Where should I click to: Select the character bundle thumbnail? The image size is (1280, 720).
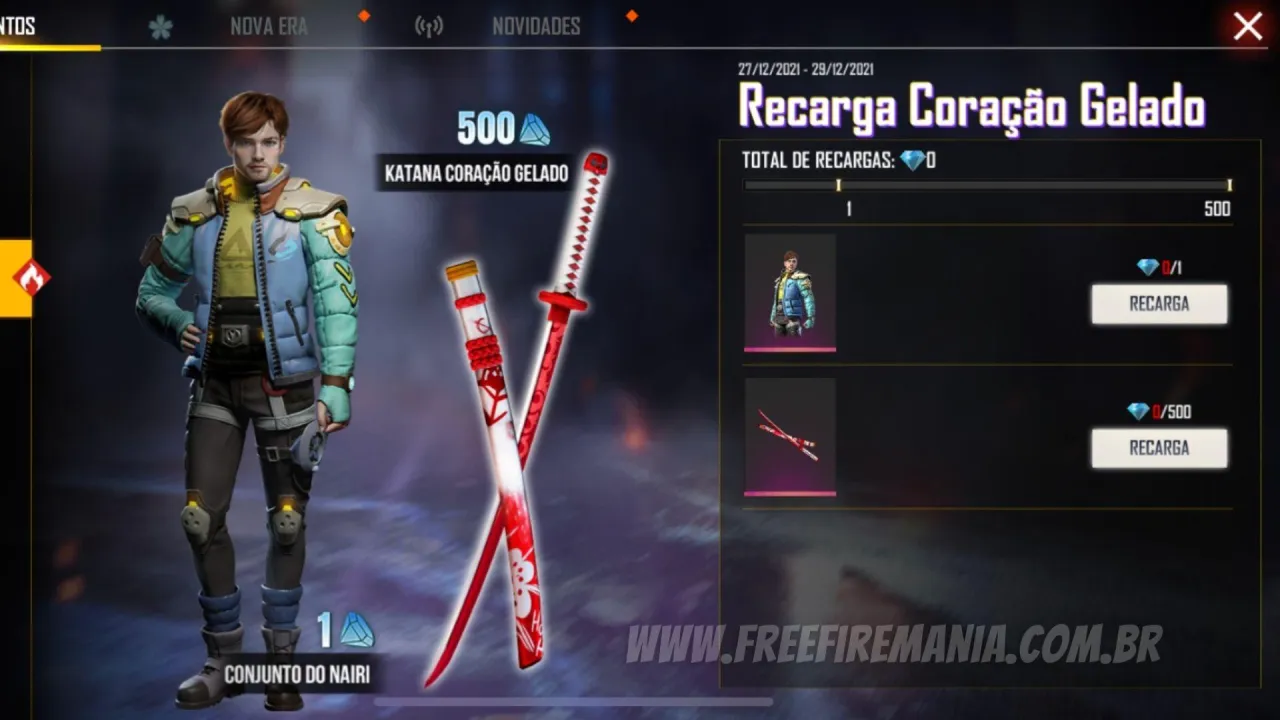click(791, 292)
